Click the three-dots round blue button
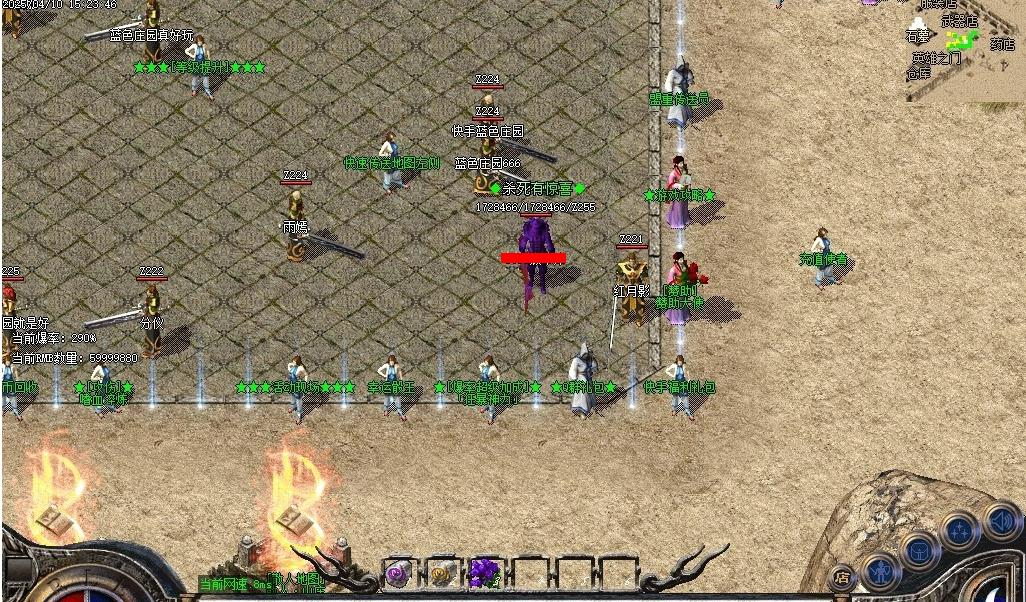The height and width of the screenshot is (602, 1026). (960, 531)
